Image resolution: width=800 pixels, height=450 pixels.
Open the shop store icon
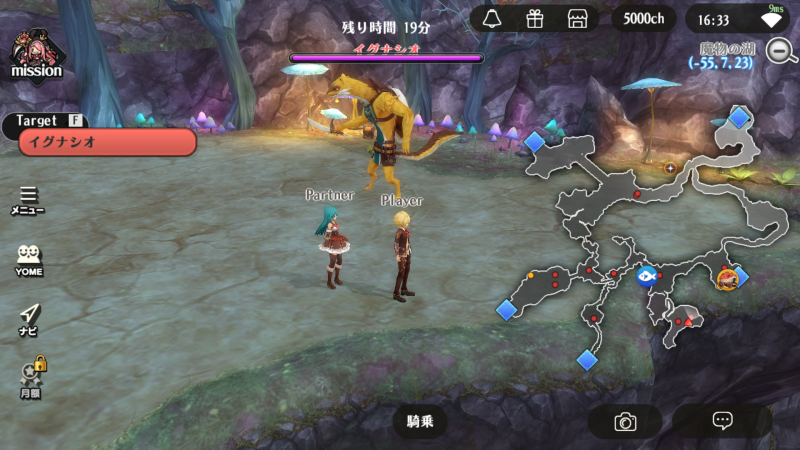(x=576, y=19)
